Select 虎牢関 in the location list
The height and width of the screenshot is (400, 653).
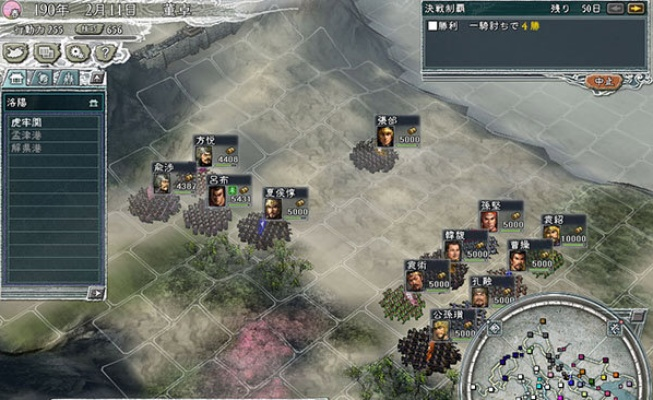pyautogui.click(x=24, y=121)
